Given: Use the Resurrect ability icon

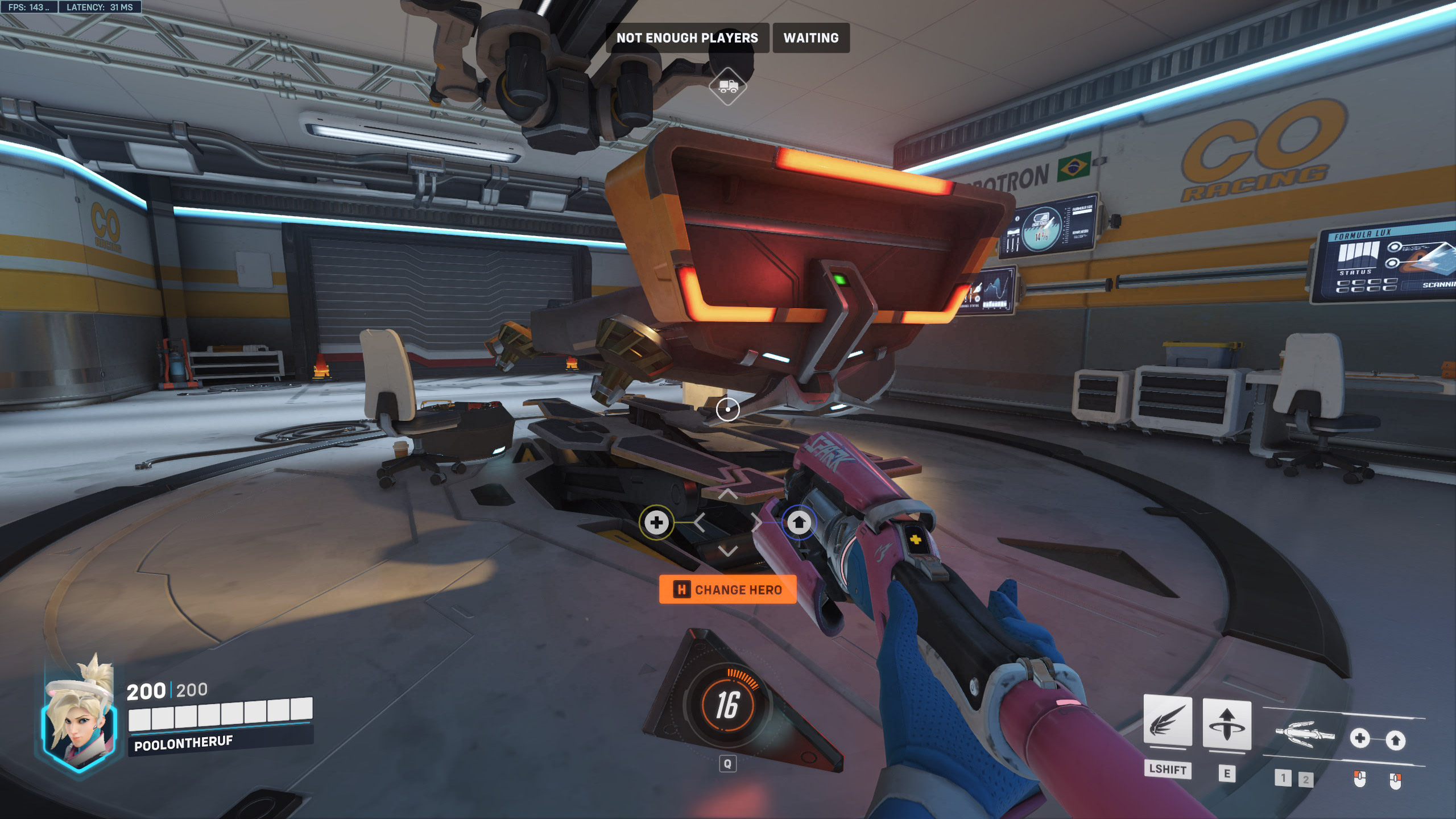Looking at the screenshot, I should 1227,724.
